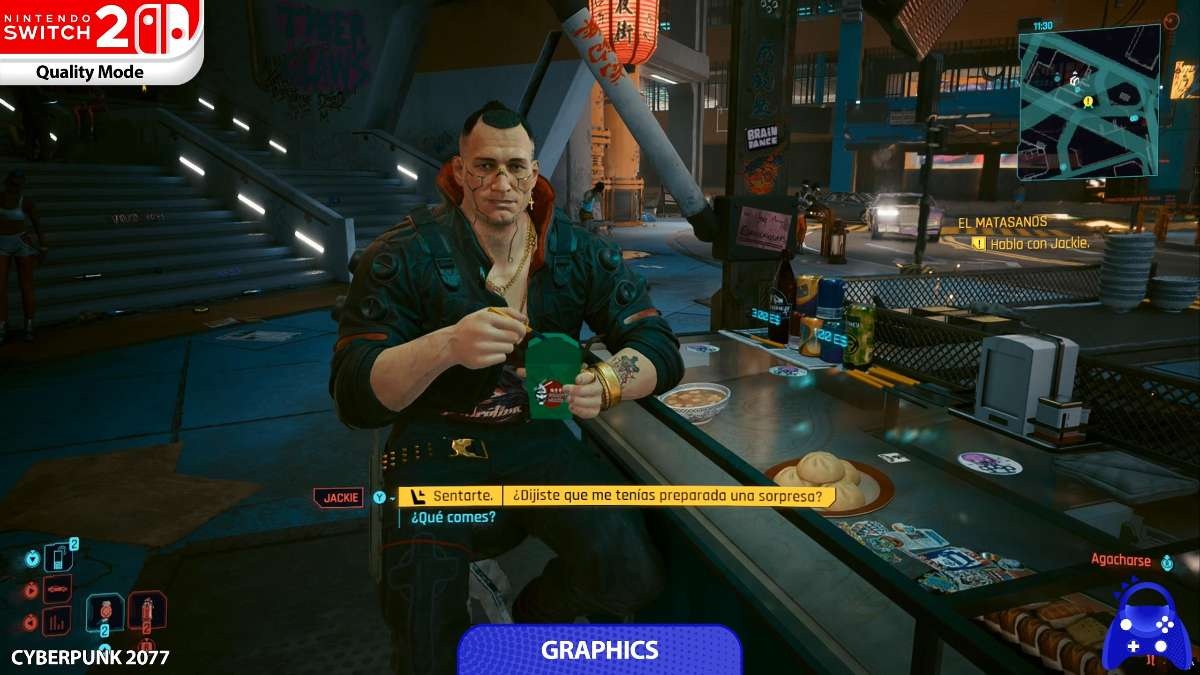
Task: Click the yellow quest marker on the minimap
Action: pos(1087,101)
